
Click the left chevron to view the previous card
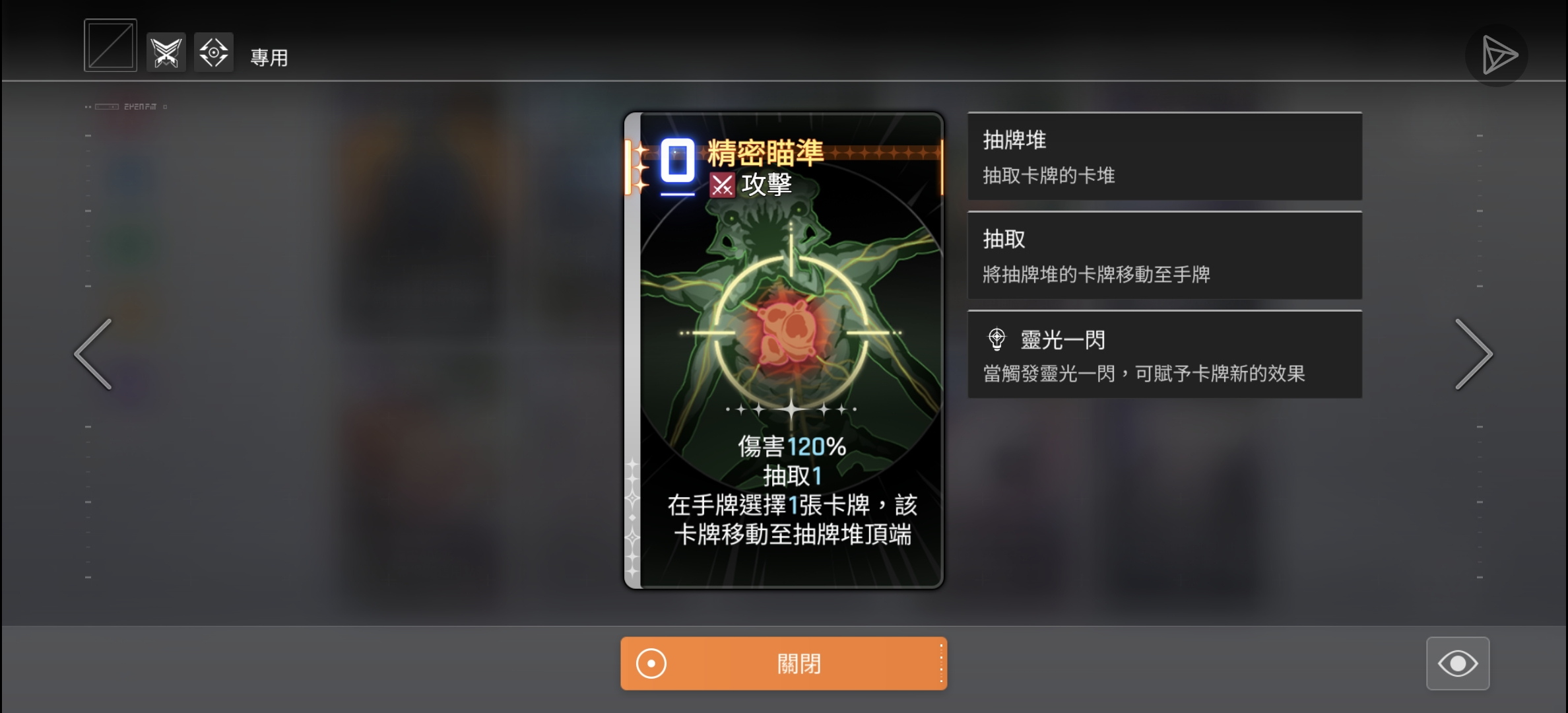(92, 355)
